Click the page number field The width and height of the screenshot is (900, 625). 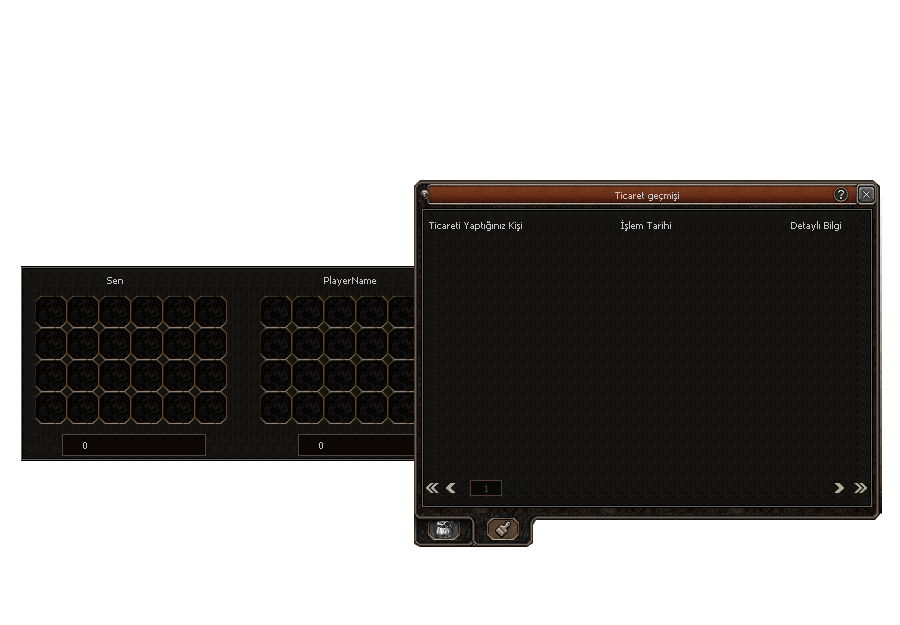pos(486,488)
